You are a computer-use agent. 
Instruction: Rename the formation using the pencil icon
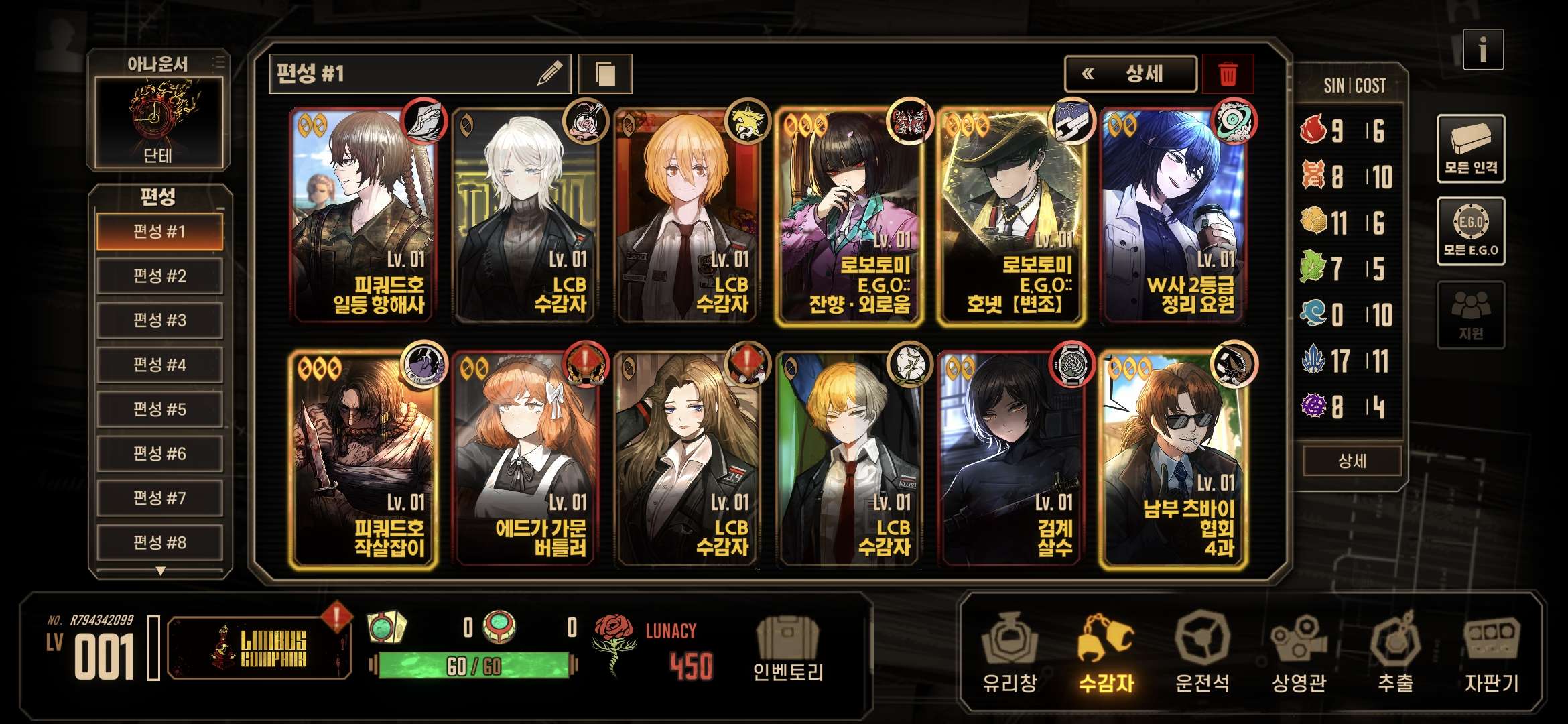click(x=549, y=74)
